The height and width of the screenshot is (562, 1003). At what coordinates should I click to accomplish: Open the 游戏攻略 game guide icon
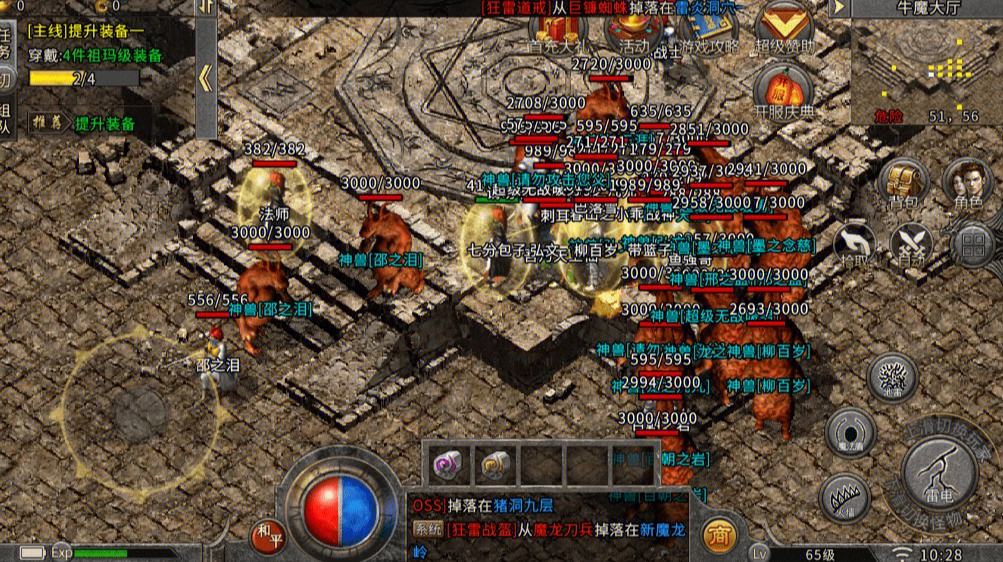coord(708,30)
